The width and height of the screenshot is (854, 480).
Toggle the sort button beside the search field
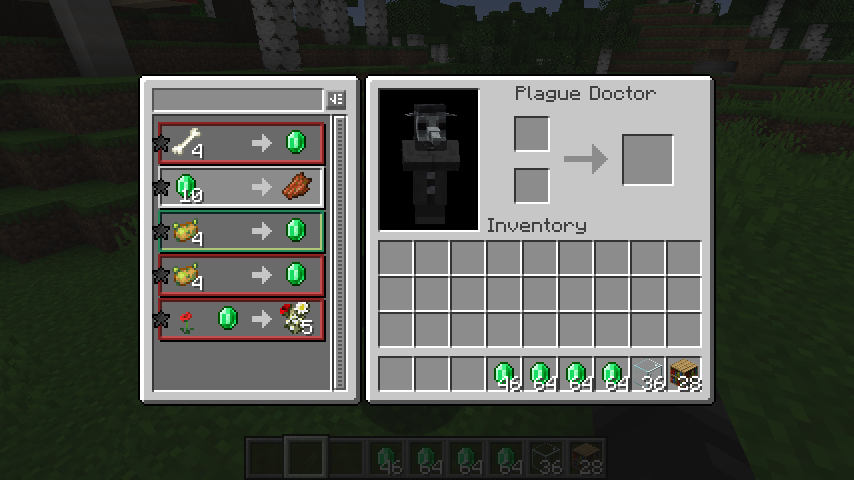pyautogui.click(x=335, y=100)
